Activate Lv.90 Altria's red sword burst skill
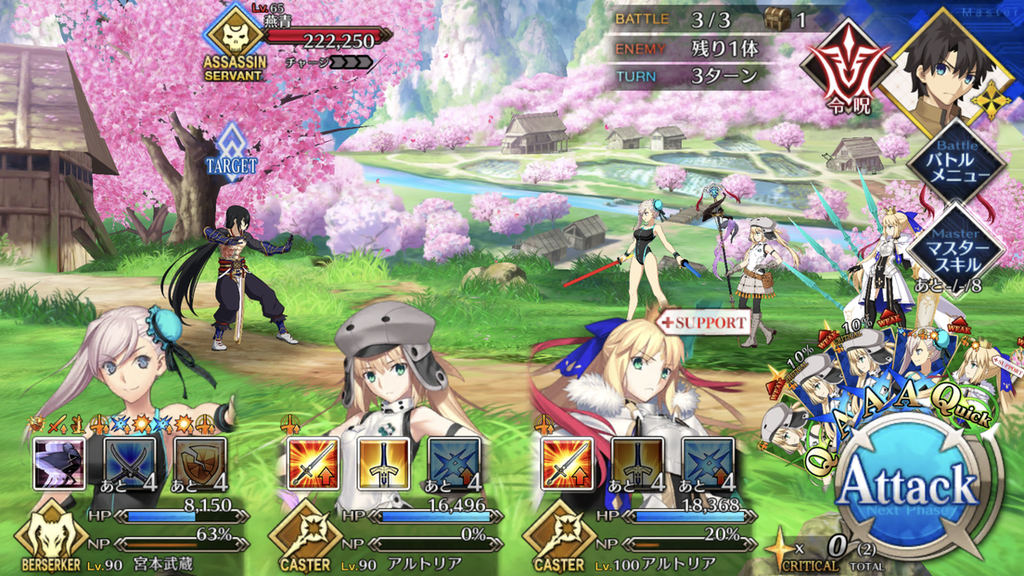Screen dimensions: 1024x576 tap(313, 464)
